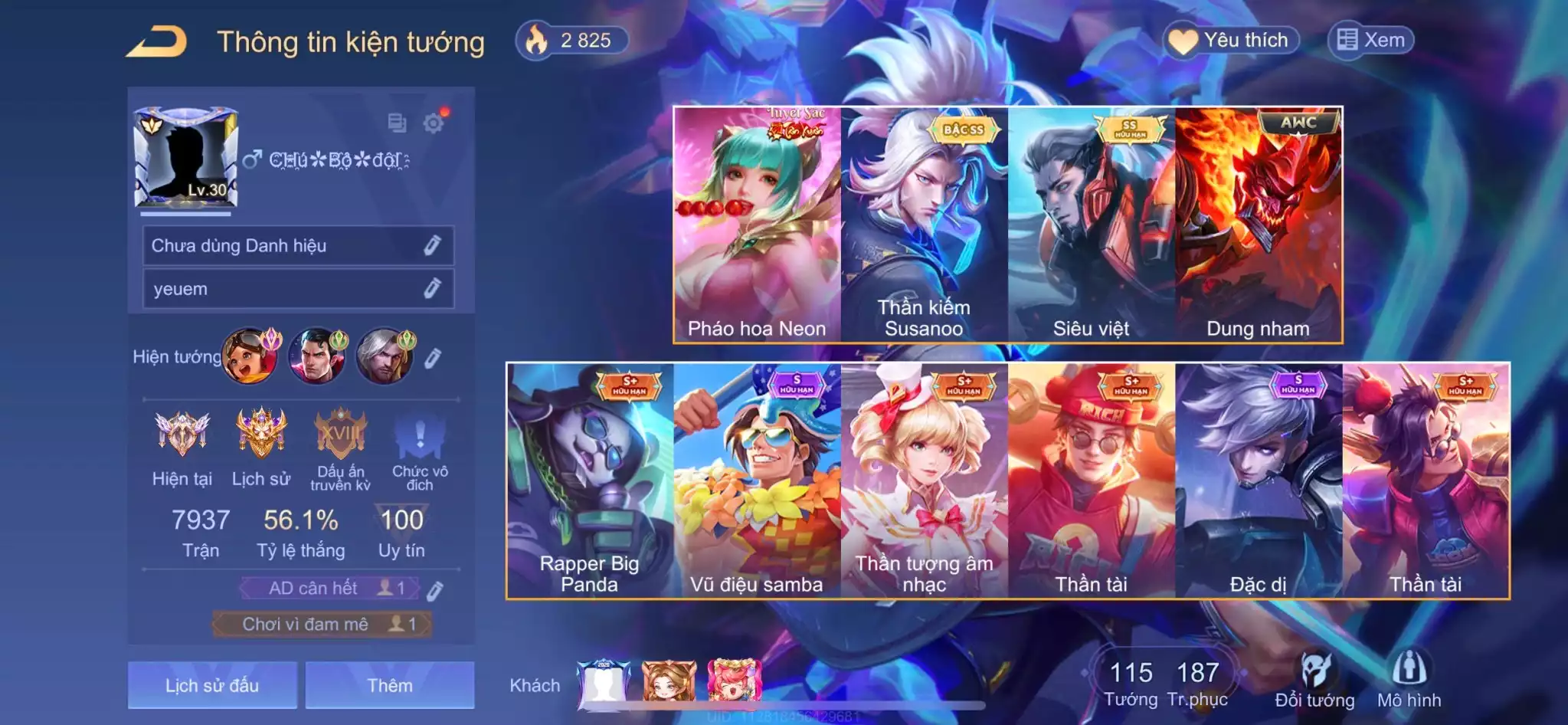Edit the Chưa dùng Danh hiệu title
The height and width of the screenshot is (725, 1568).
pos(432,245)
